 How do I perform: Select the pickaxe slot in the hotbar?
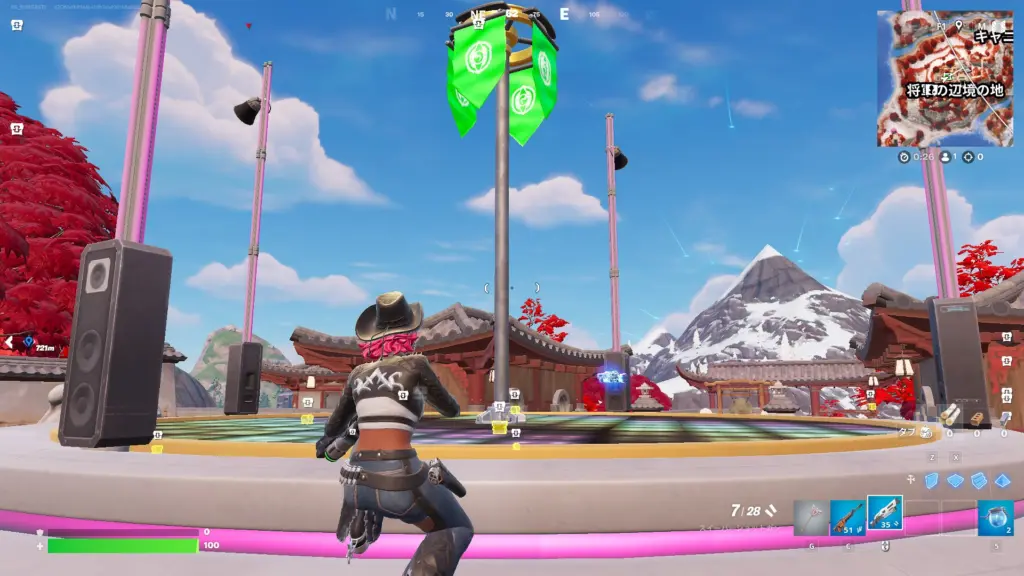pos(811,517)
